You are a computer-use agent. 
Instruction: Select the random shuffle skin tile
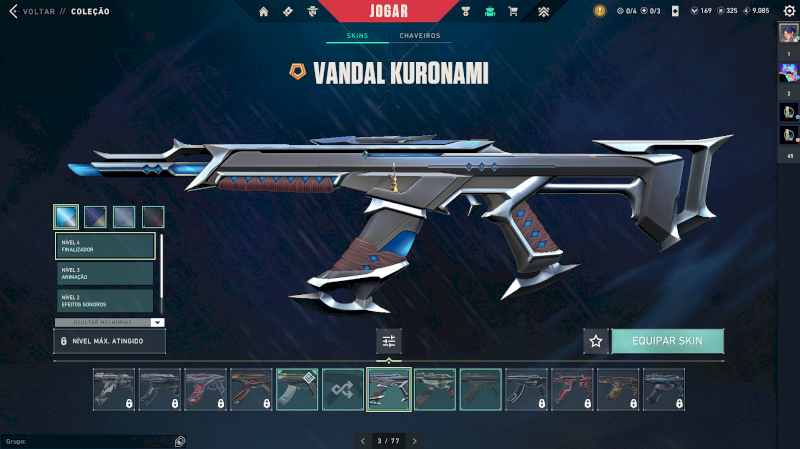[x=343, y=389]
